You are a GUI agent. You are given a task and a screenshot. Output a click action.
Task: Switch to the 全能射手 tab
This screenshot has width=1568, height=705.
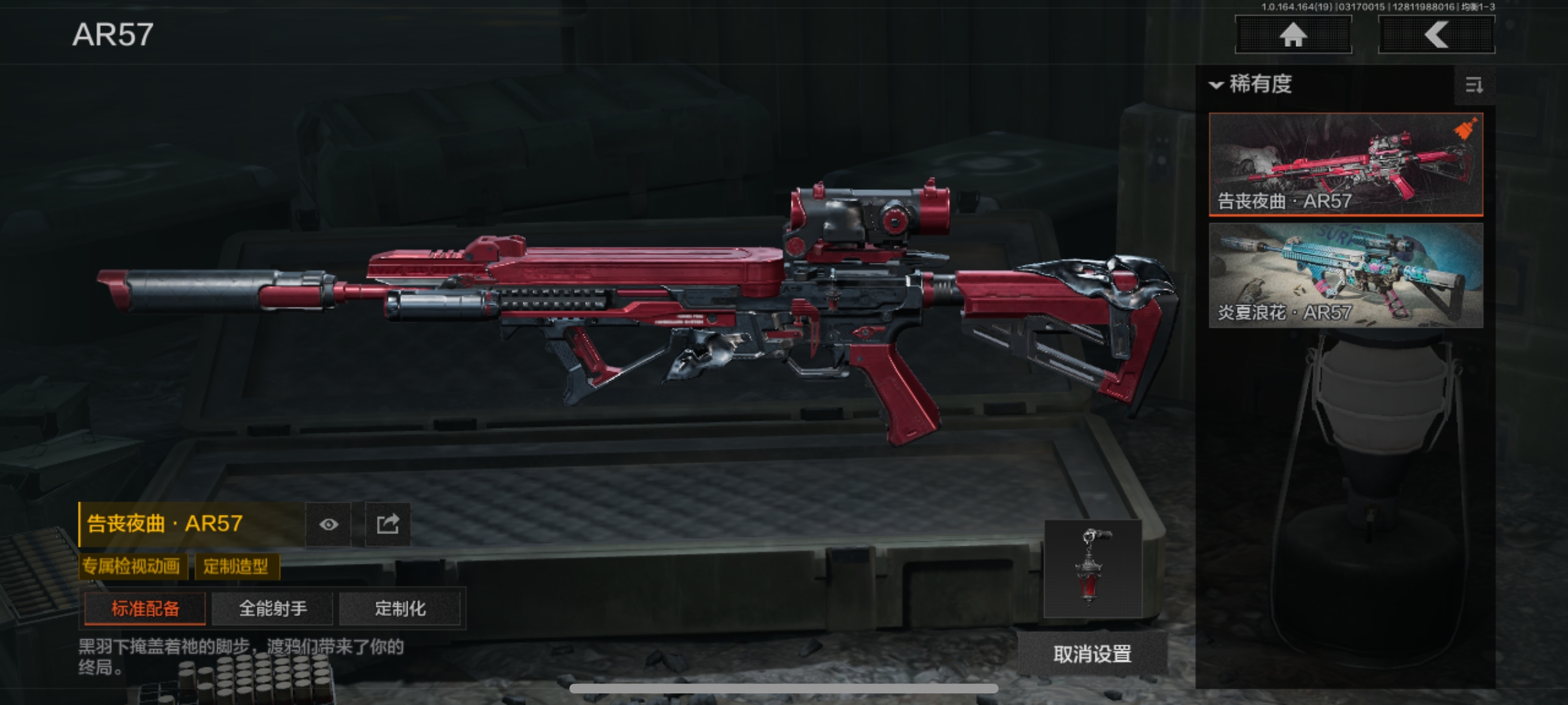click(x=272, y=609)
